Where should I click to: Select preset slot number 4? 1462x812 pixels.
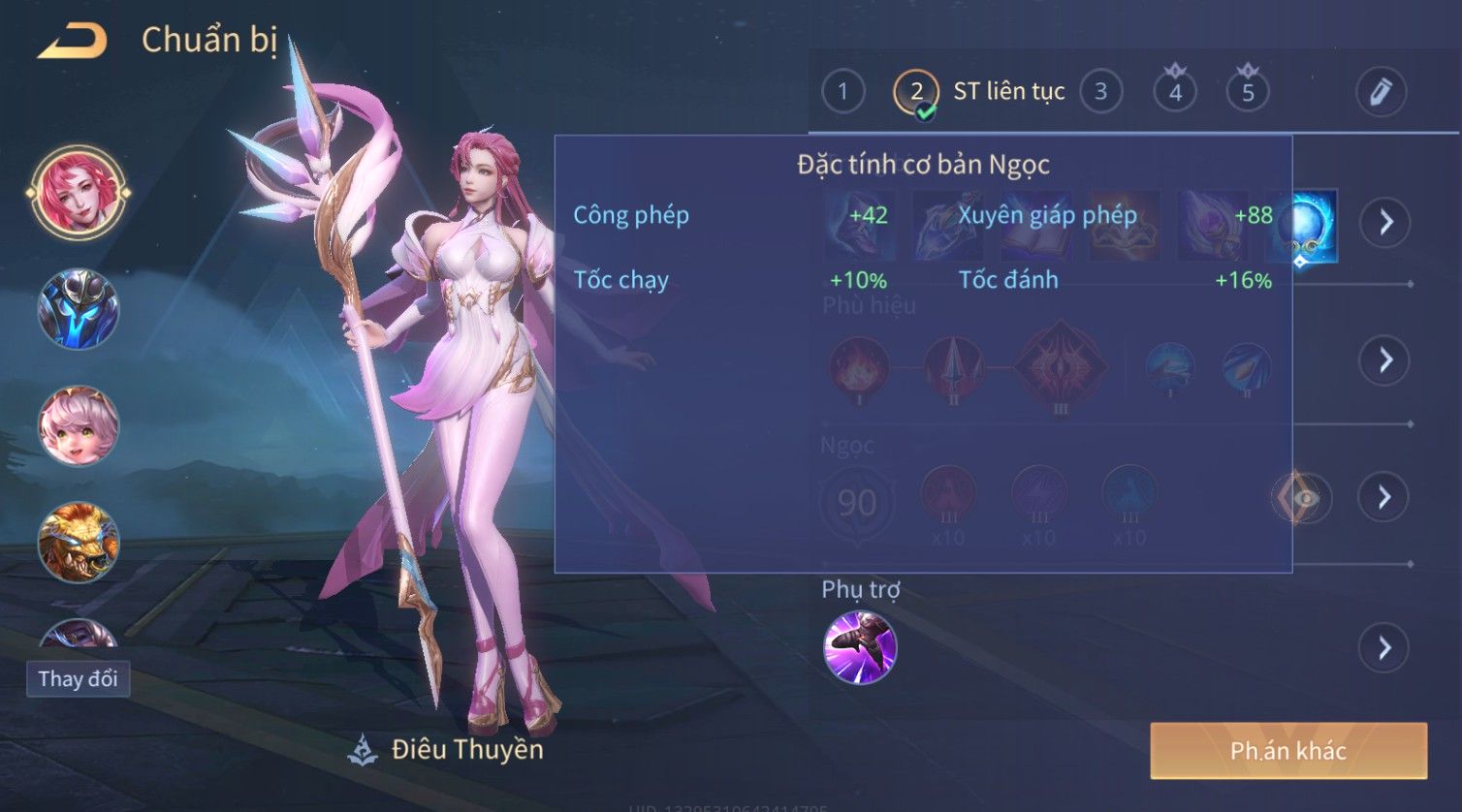1175,92
